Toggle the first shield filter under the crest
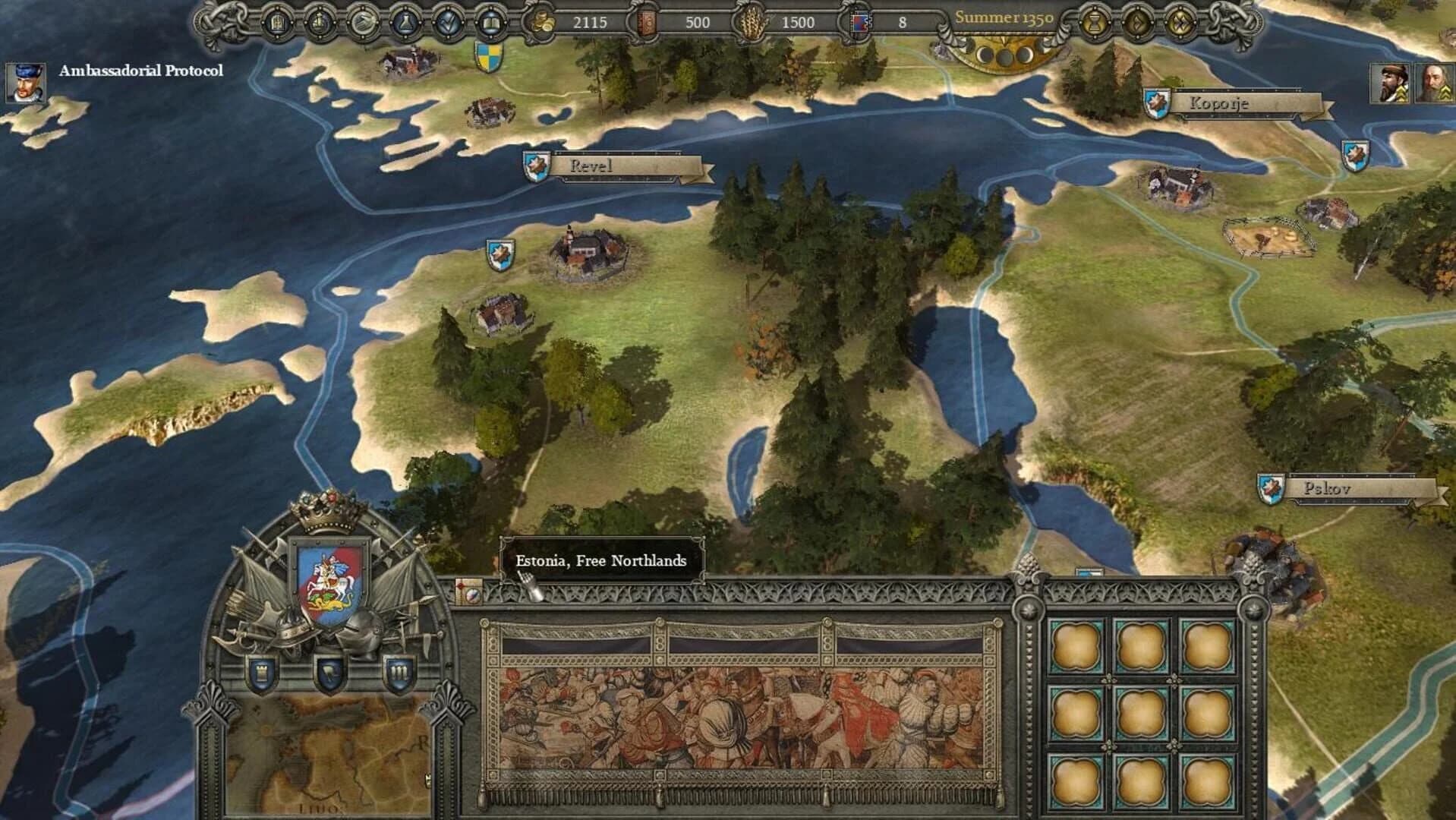This screenshot has width=1456, height=820. (261, 674)
